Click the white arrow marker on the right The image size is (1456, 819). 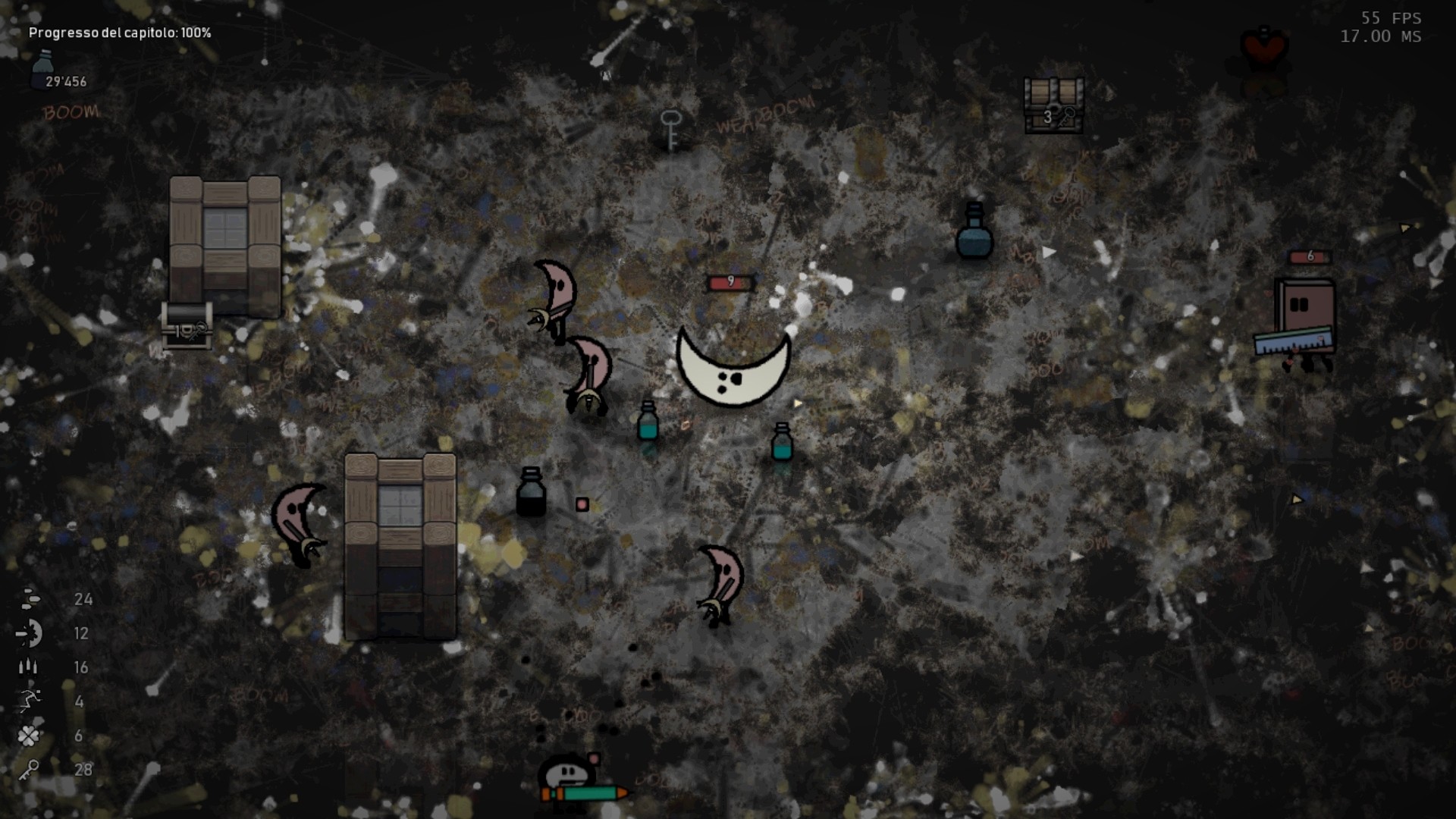pos(1049,250)
